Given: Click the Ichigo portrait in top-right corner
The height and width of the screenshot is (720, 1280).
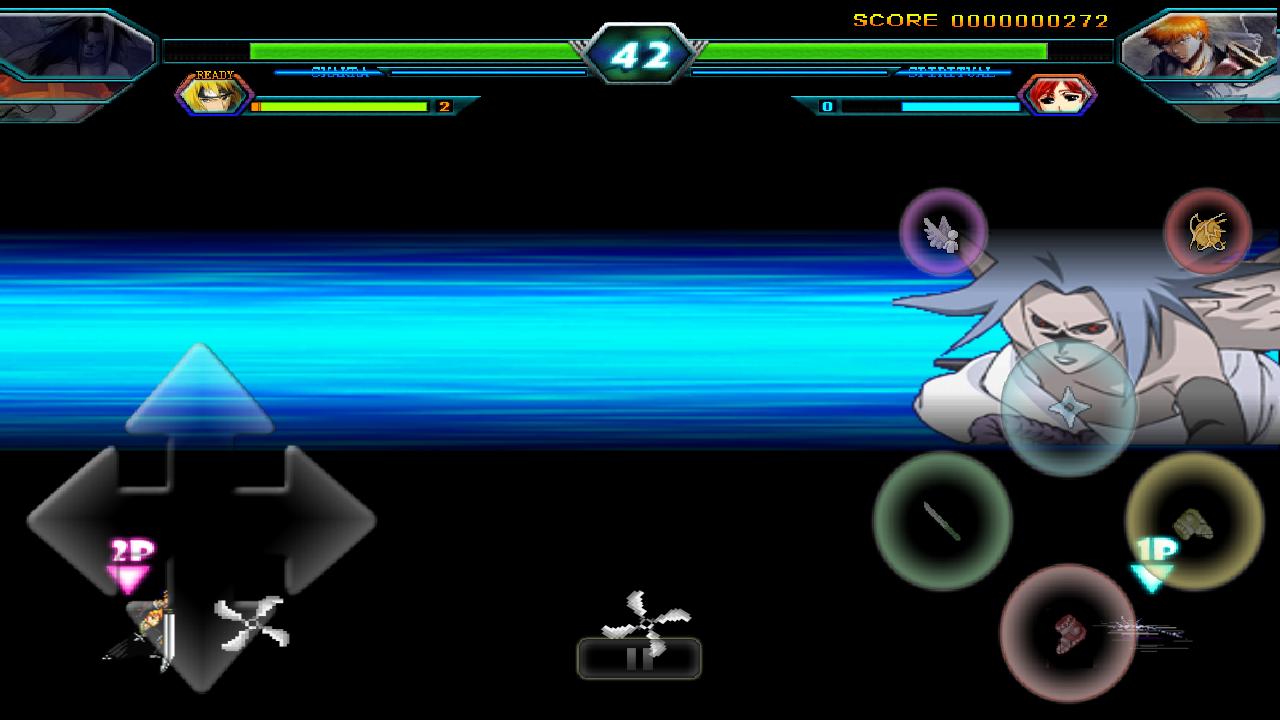Looking at the screenshot, I should pyautogui.click(x=1200, y=45).
